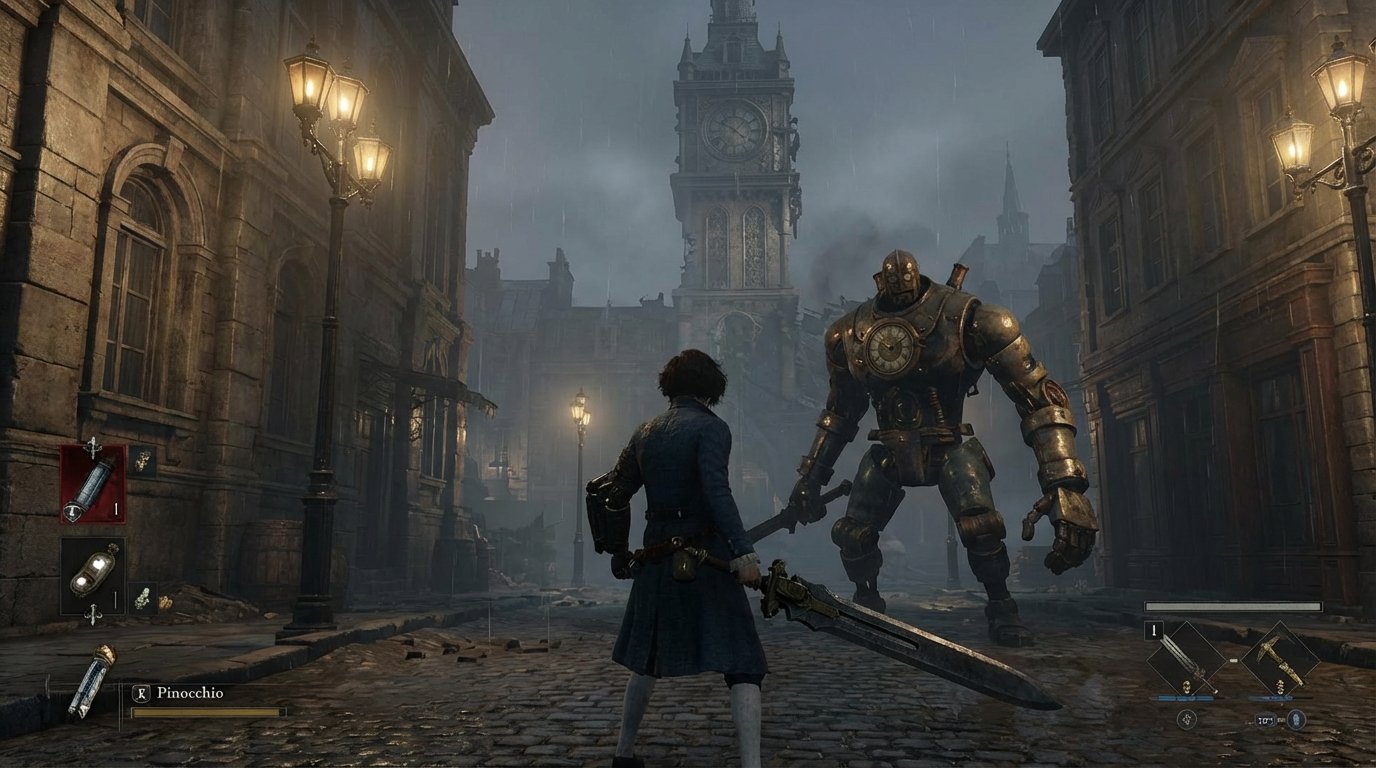Select the highlighted throwing cell item slot
Viewport: 1376px width, 768px height.
(x=92, y=483)
